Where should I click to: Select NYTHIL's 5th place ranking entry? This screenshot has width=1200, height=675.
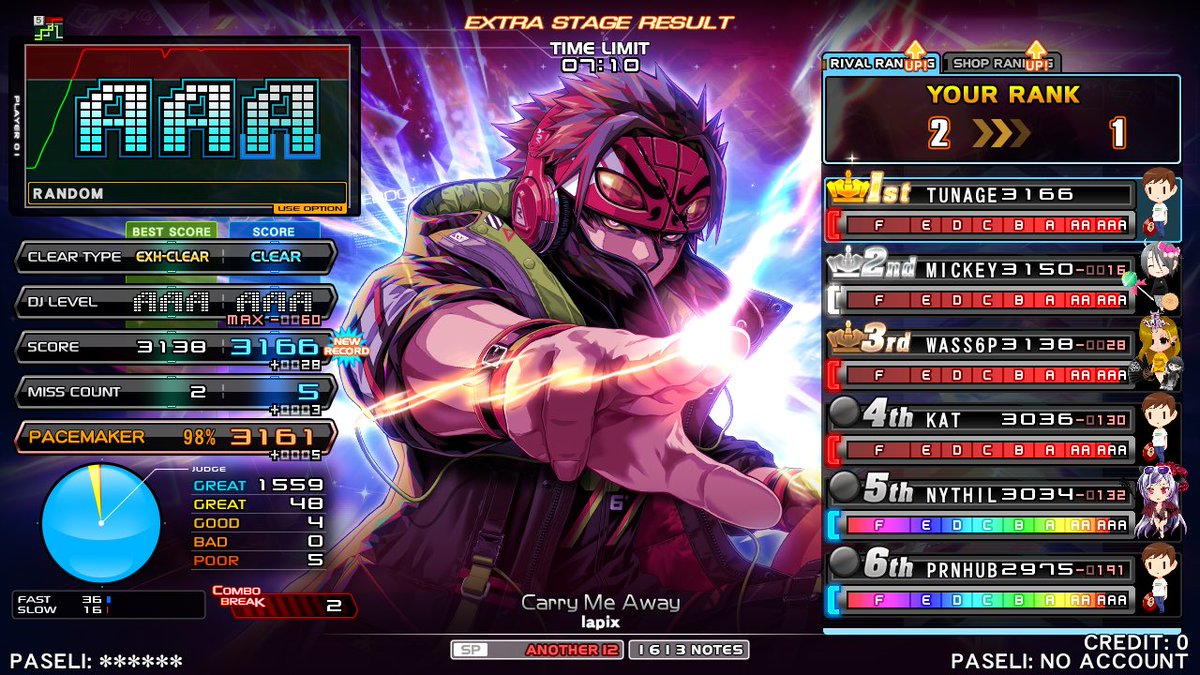(x=985, y=506)
